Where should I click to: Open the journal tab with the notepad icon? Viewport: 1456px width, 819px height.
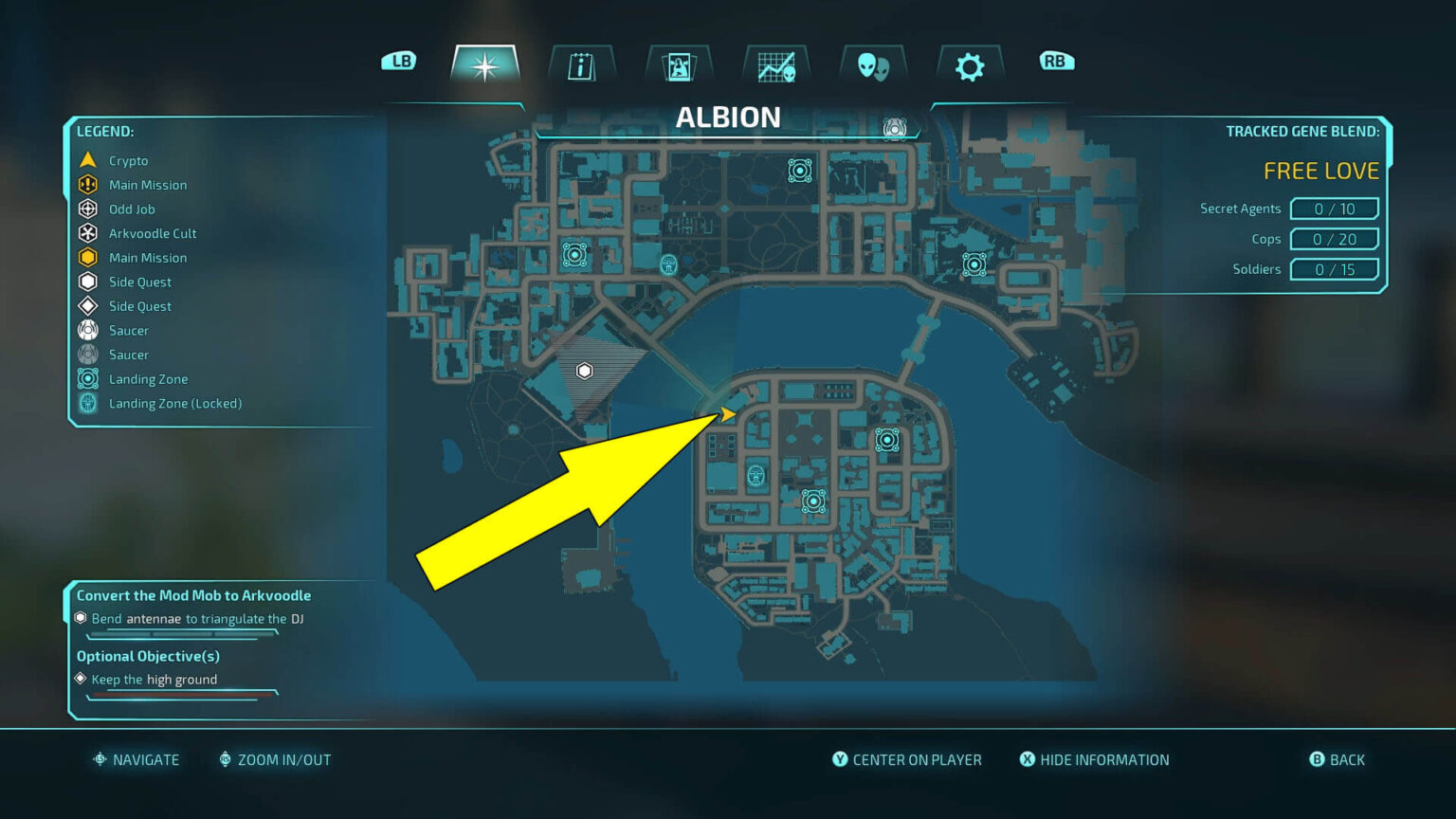tap(581, 64)
